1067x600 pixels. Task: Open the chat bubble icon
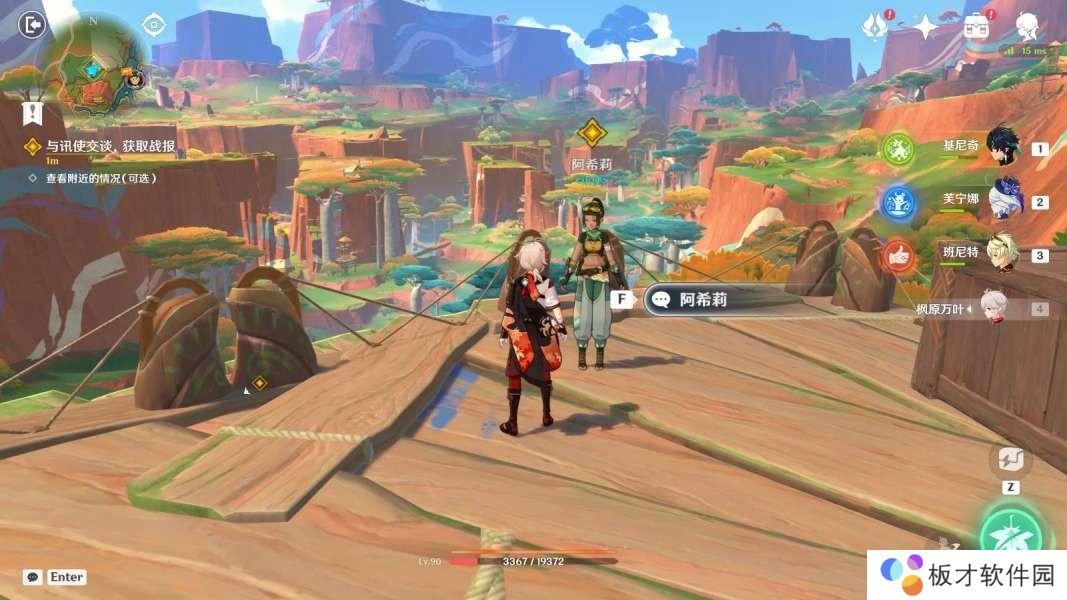pyautogui.click(x=33, y=577)
